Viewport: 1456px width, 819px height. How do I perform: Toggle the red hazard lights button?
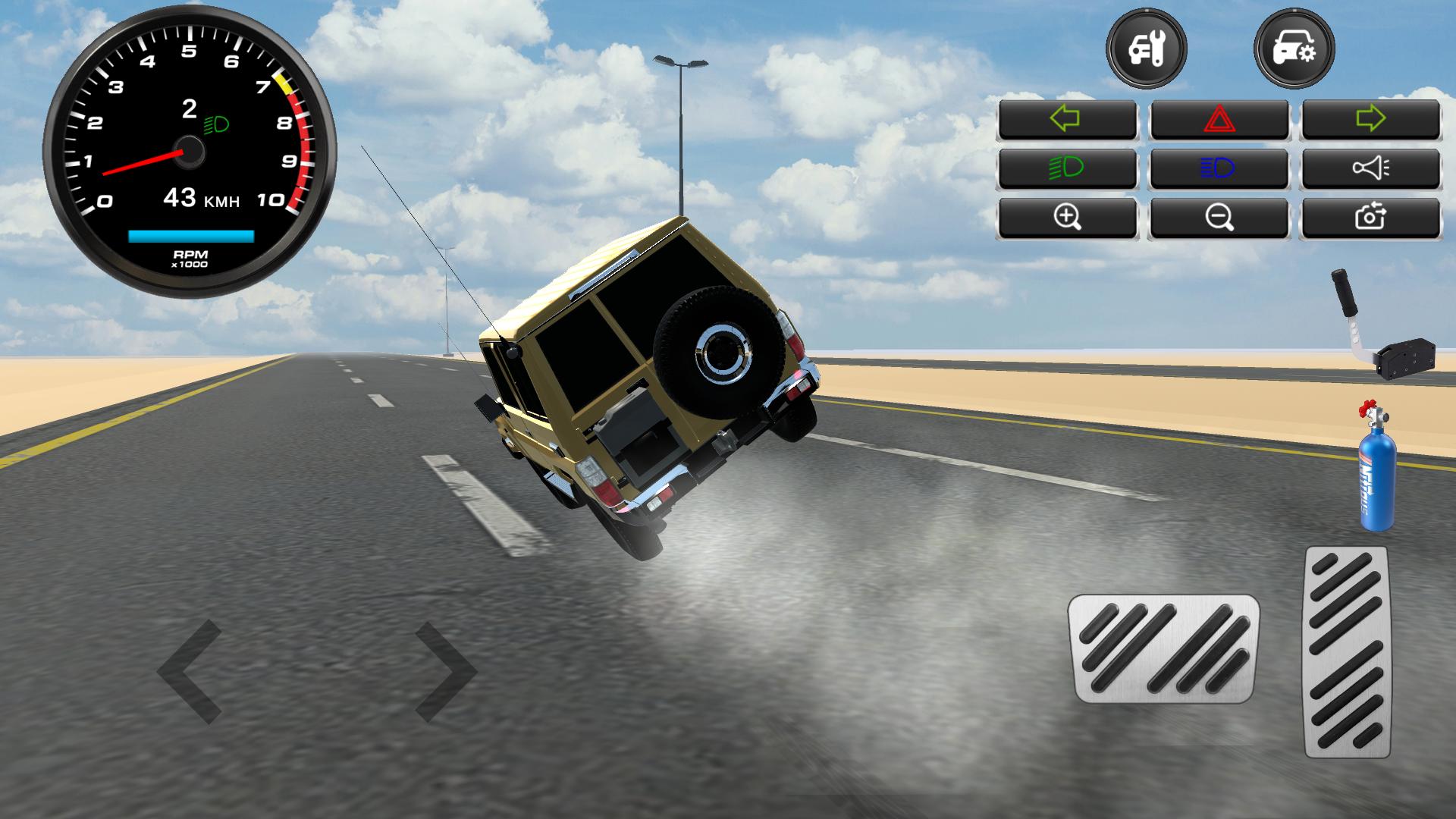click(1219, 119)
